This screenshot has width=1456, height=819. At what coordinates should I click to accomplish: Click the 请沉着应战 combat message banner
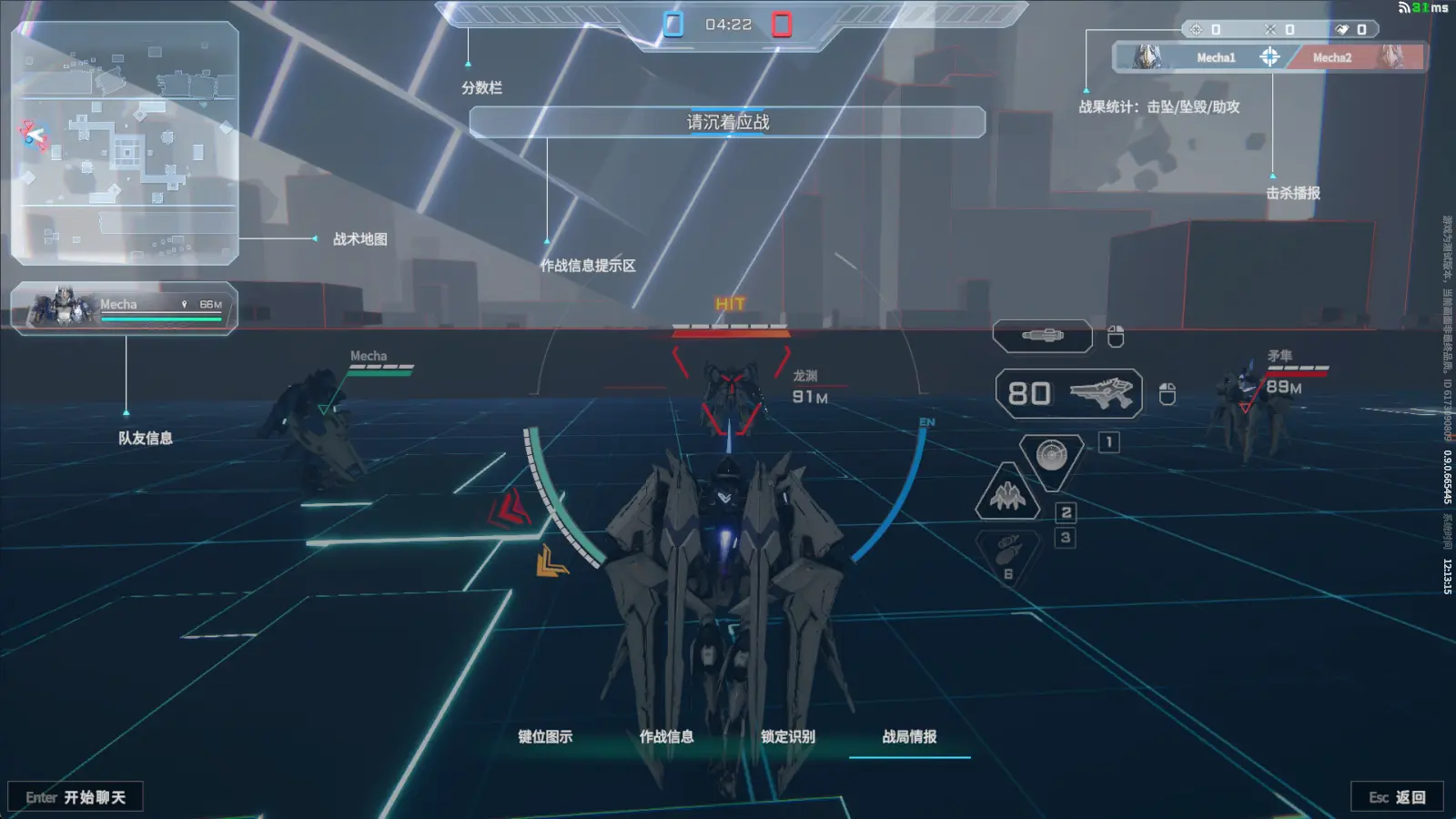727,122
